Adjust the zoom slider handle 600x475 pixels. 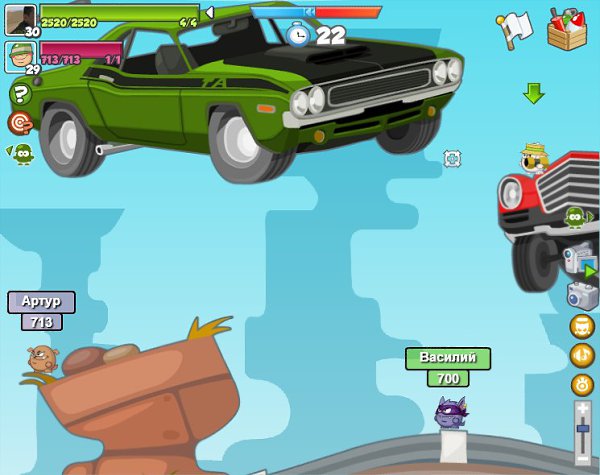pos(582,427)
